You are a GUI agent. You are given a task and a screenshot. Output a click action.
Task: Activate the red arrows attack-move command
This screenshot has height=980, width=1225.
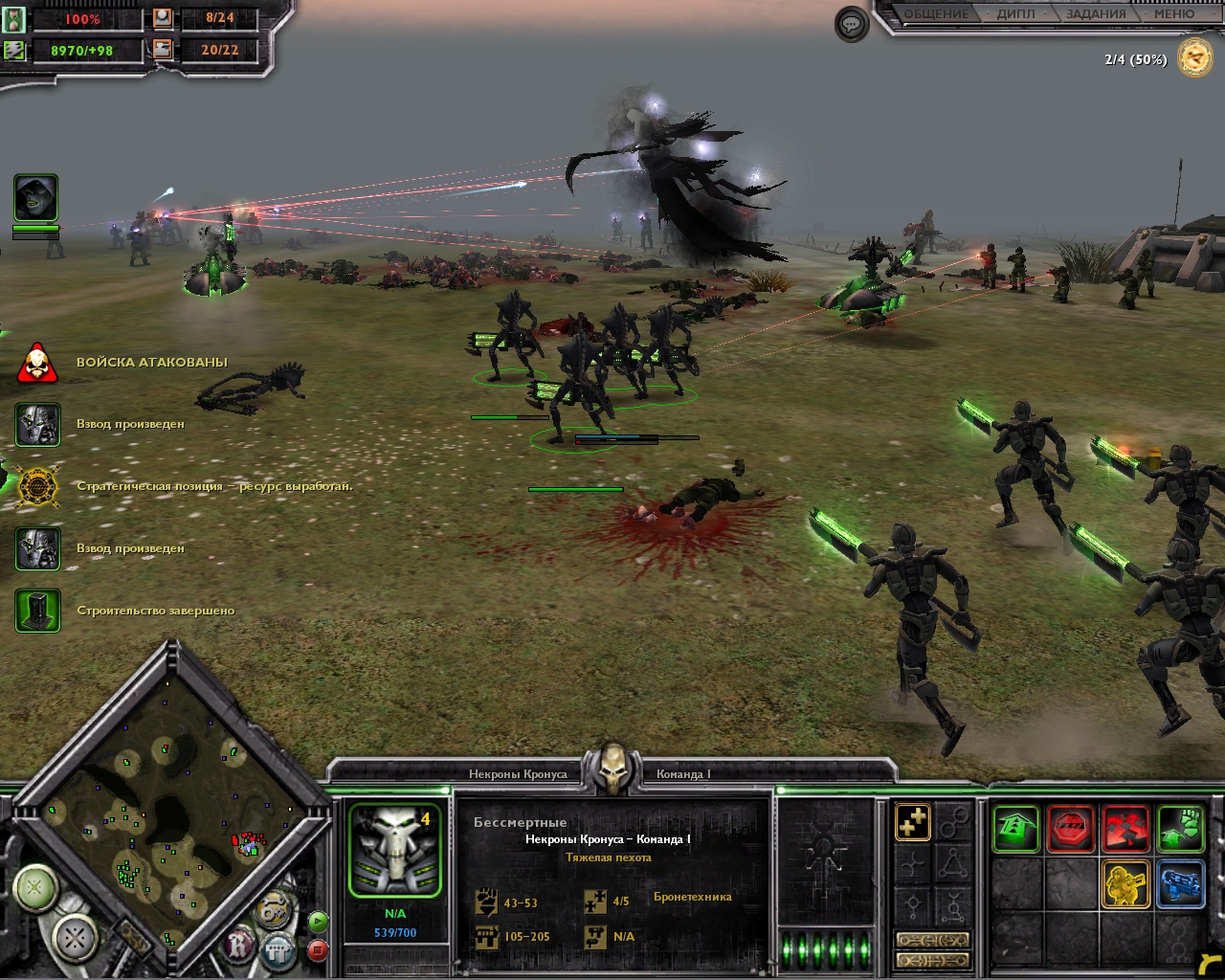point(1125,828)
